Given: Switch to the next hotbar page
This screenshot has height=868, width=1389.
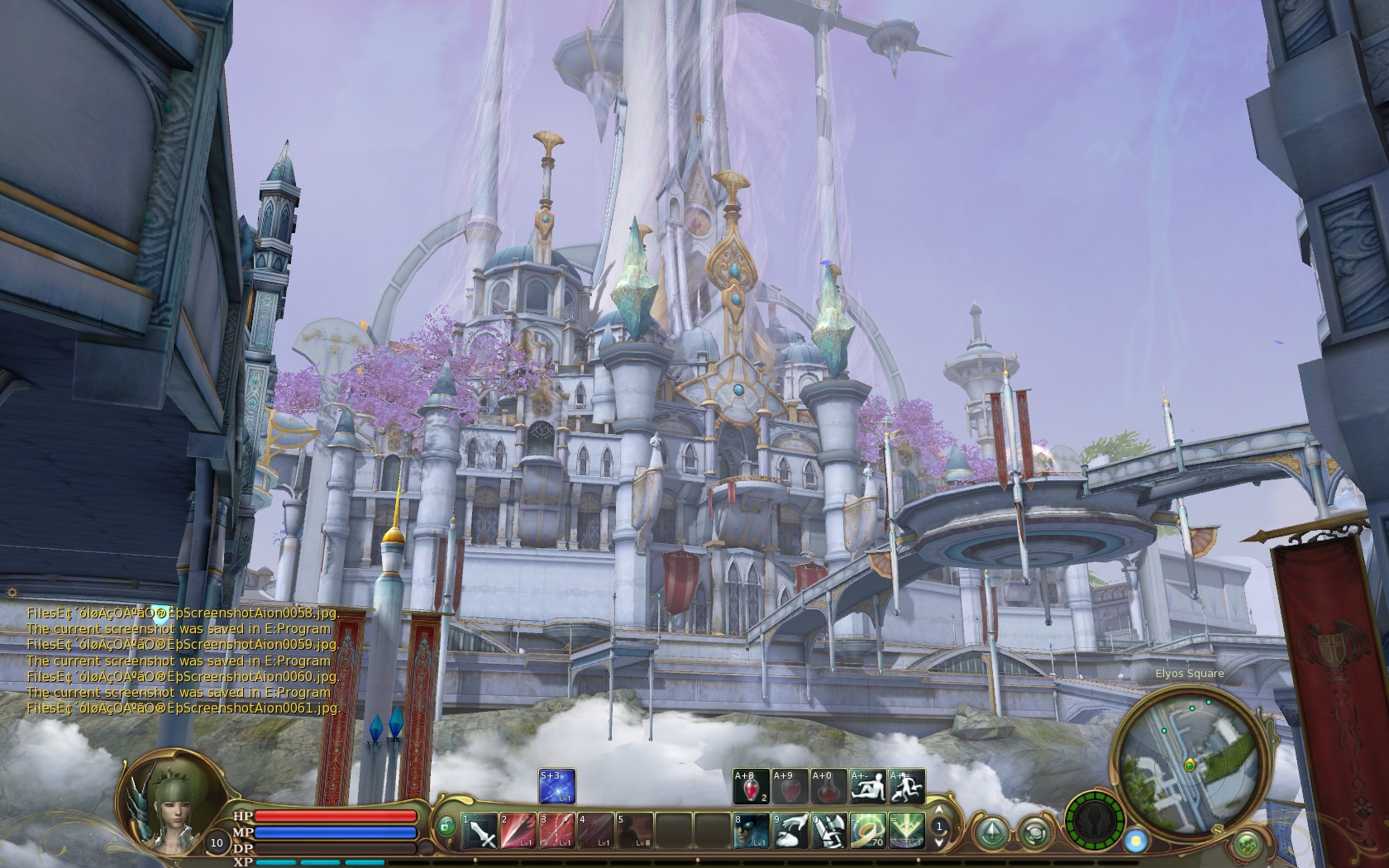Looking at the screenshot, I should pyautogui.click(x=939, y=842).
